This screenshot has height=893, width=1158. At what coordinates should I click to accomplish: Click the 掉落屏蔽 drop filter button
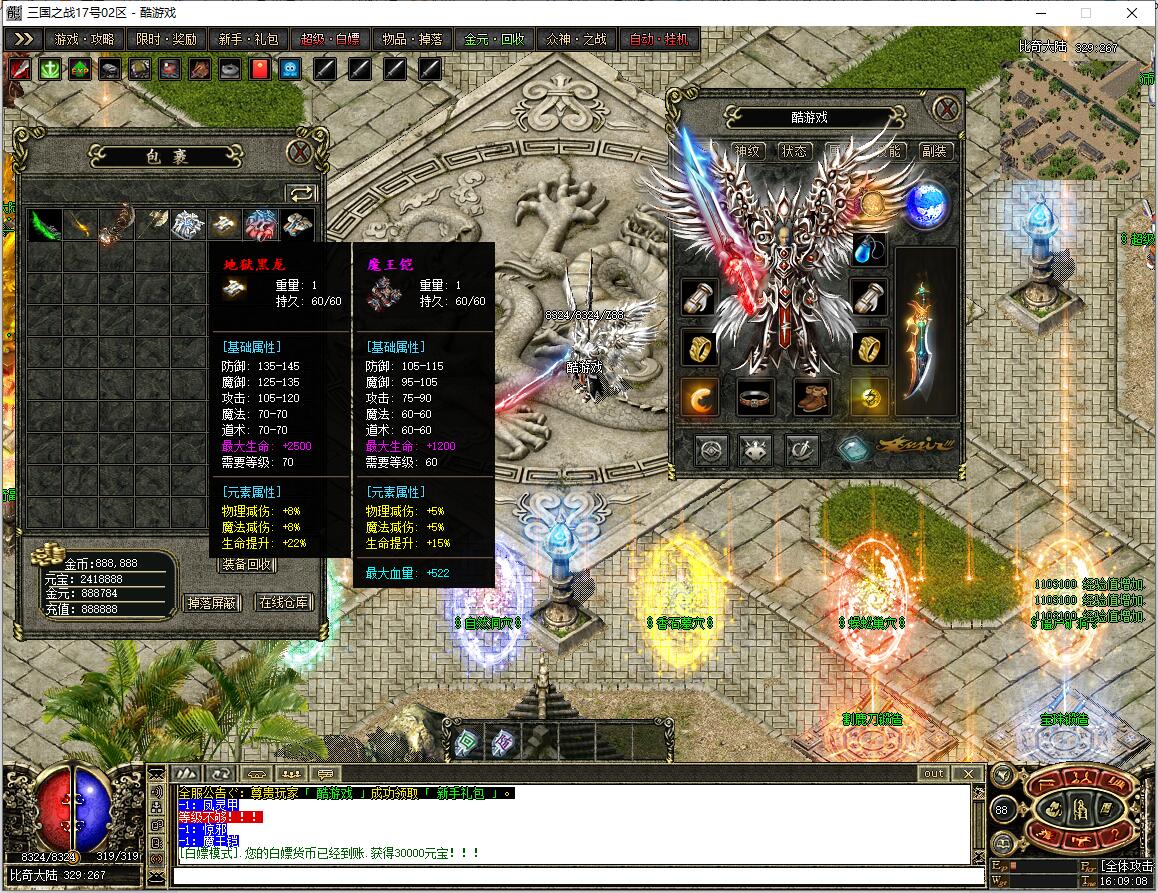point(212,602)
